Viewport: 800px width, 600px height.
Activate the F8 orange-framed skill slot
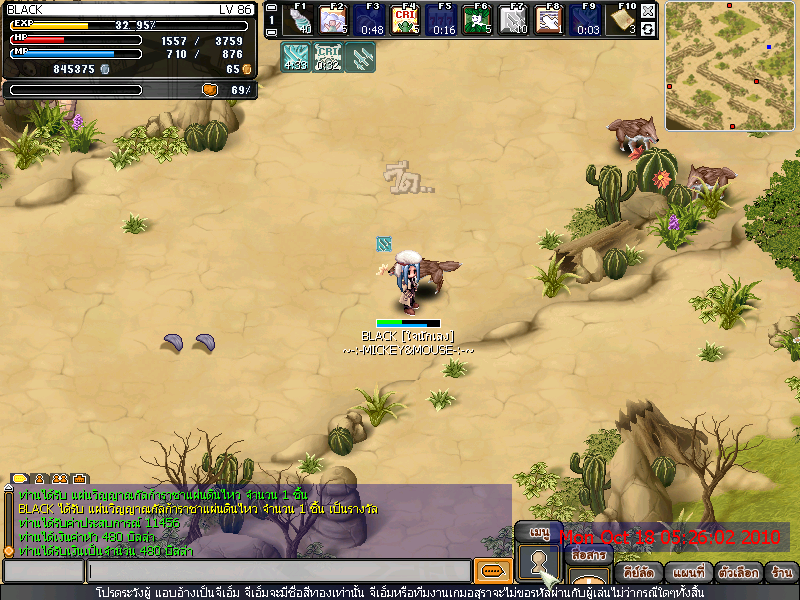pyautogui.click(x=549, y=20)
